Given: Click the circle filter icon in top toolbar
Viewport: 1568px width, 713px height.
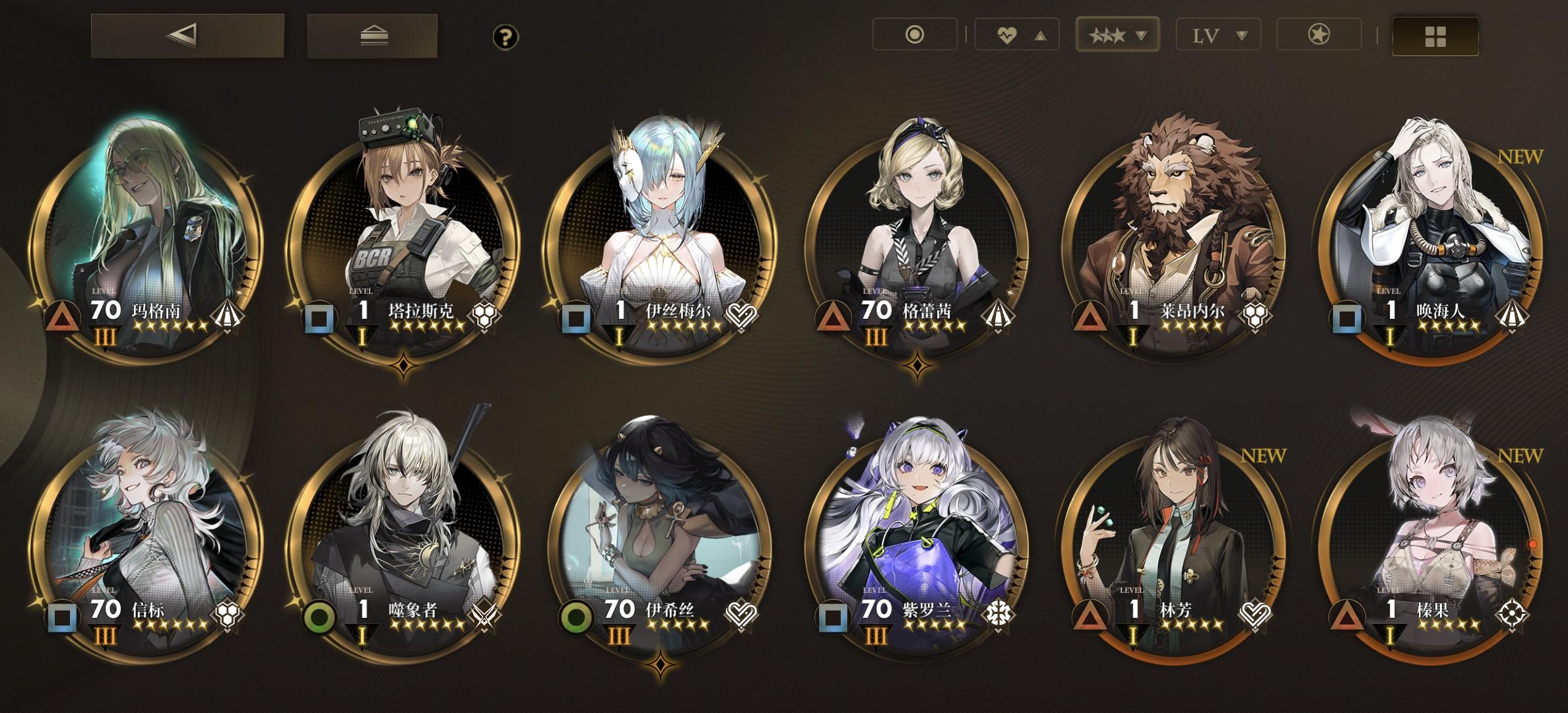Looking at the screenshot, I should pyautogui.click(x=915, y=34).
